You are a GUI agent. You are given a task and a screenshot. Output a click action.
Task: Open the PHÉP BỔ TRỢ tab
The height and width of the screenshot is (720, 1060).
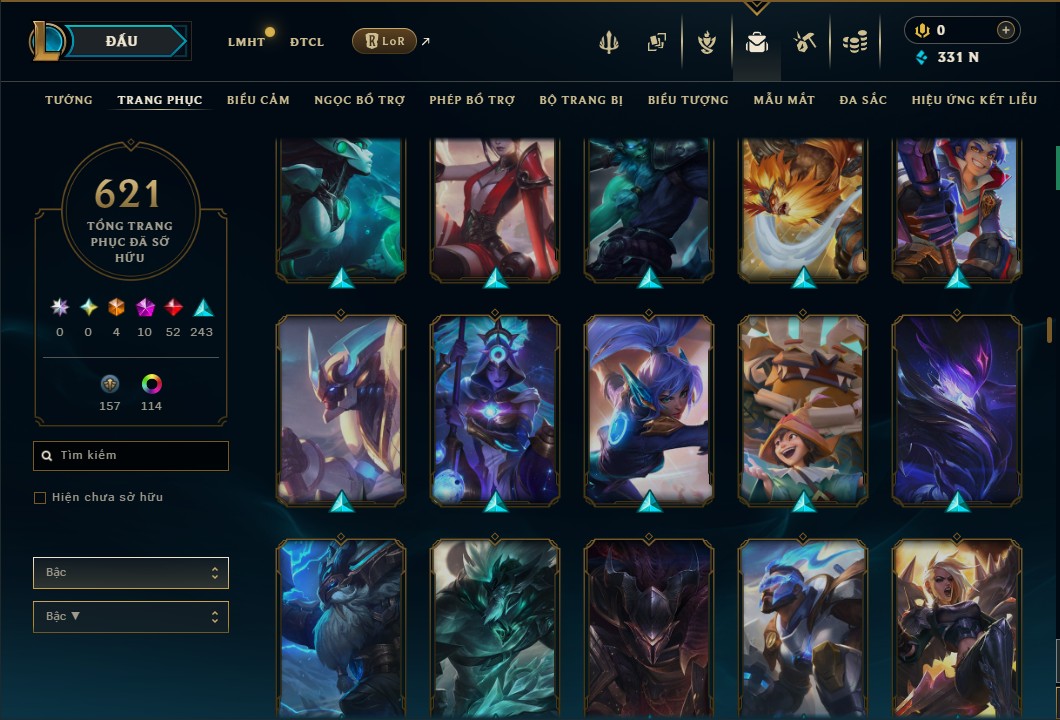point(471,100)
